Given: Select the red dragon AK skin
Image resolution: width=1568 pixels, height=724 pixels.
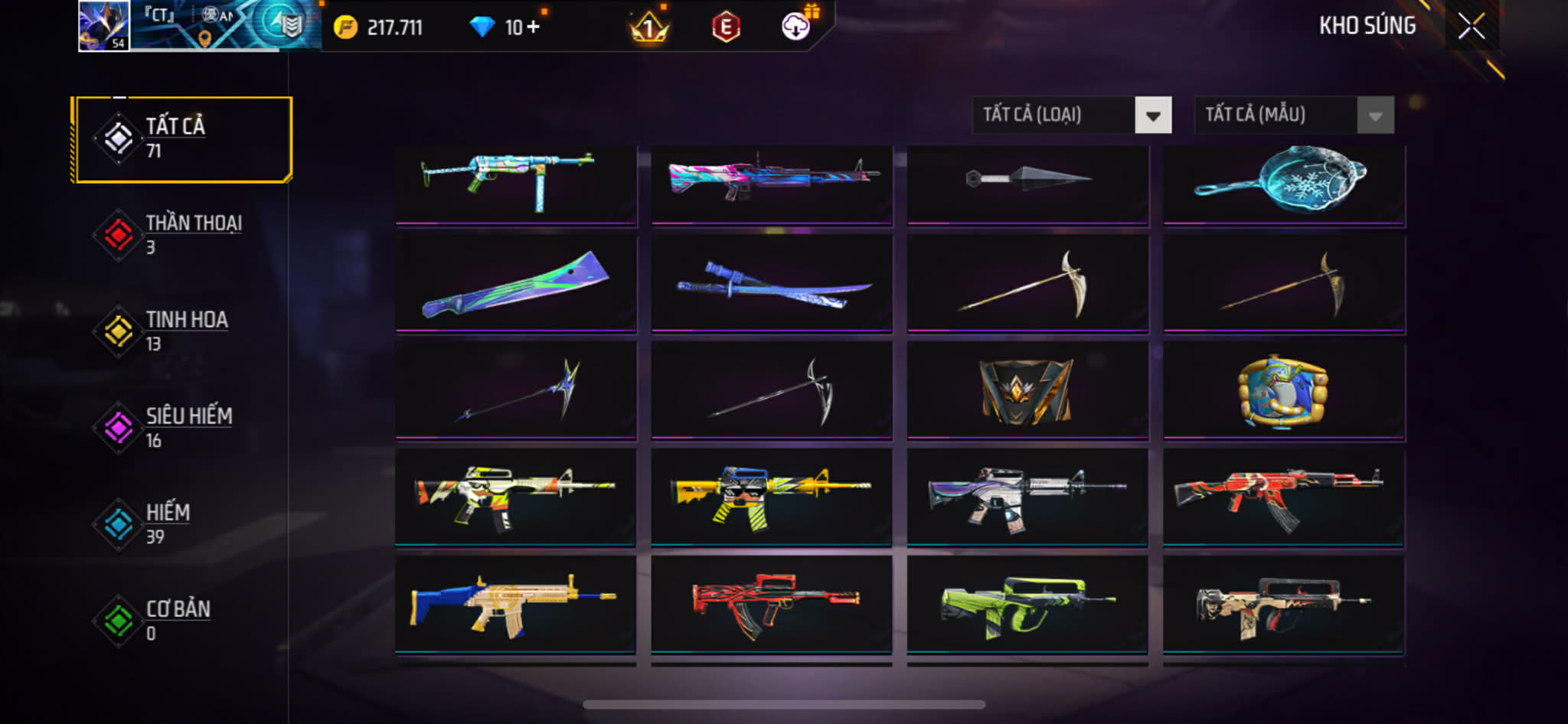Looking at the screenshot, I should (x=1283, y=497).
